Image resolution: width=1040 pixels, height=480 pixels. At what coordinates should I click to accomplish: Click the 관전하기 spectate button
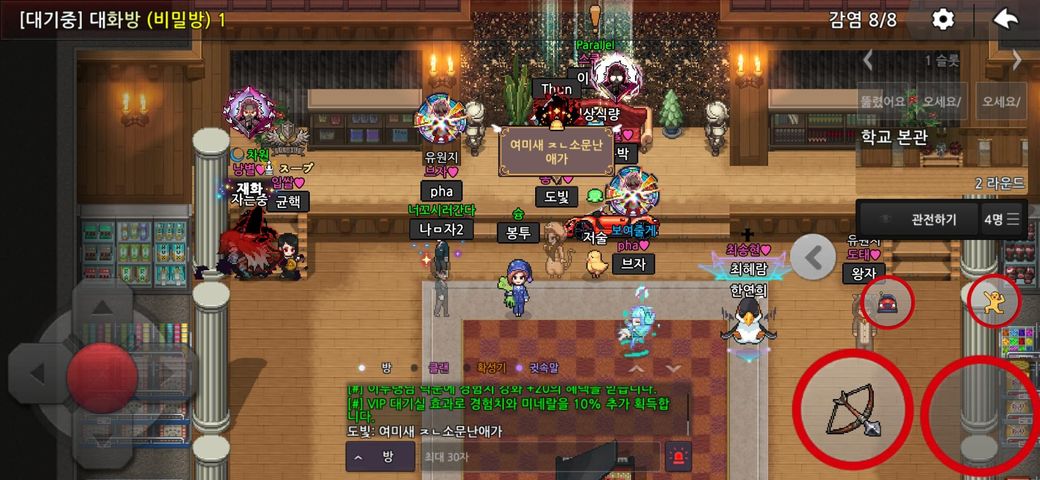pos(917,219)
